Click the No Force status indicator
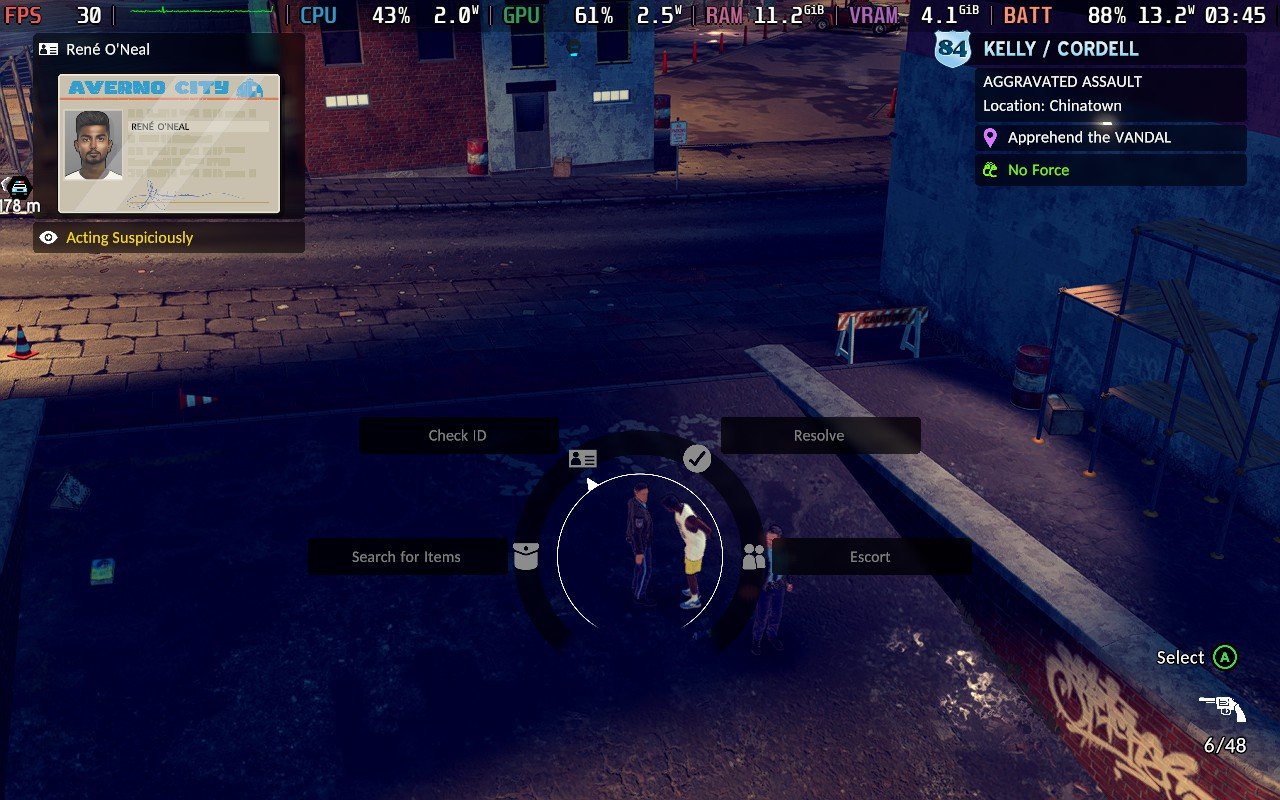Viewport: 1280px width, 800px height. coord(1037,170)
